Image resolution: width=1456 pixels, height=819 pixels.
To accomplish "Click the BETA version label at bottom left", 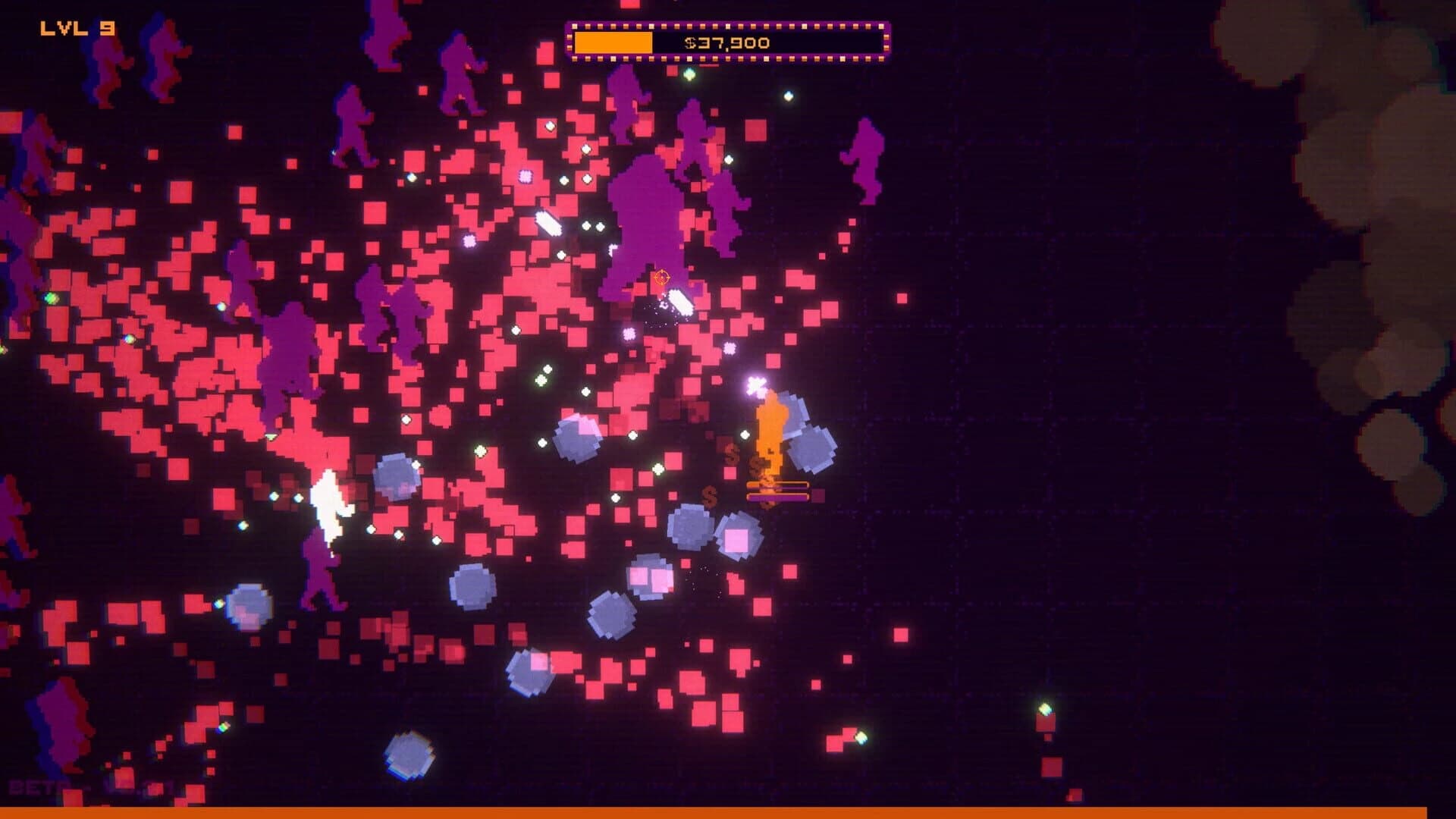I will 30,789.
